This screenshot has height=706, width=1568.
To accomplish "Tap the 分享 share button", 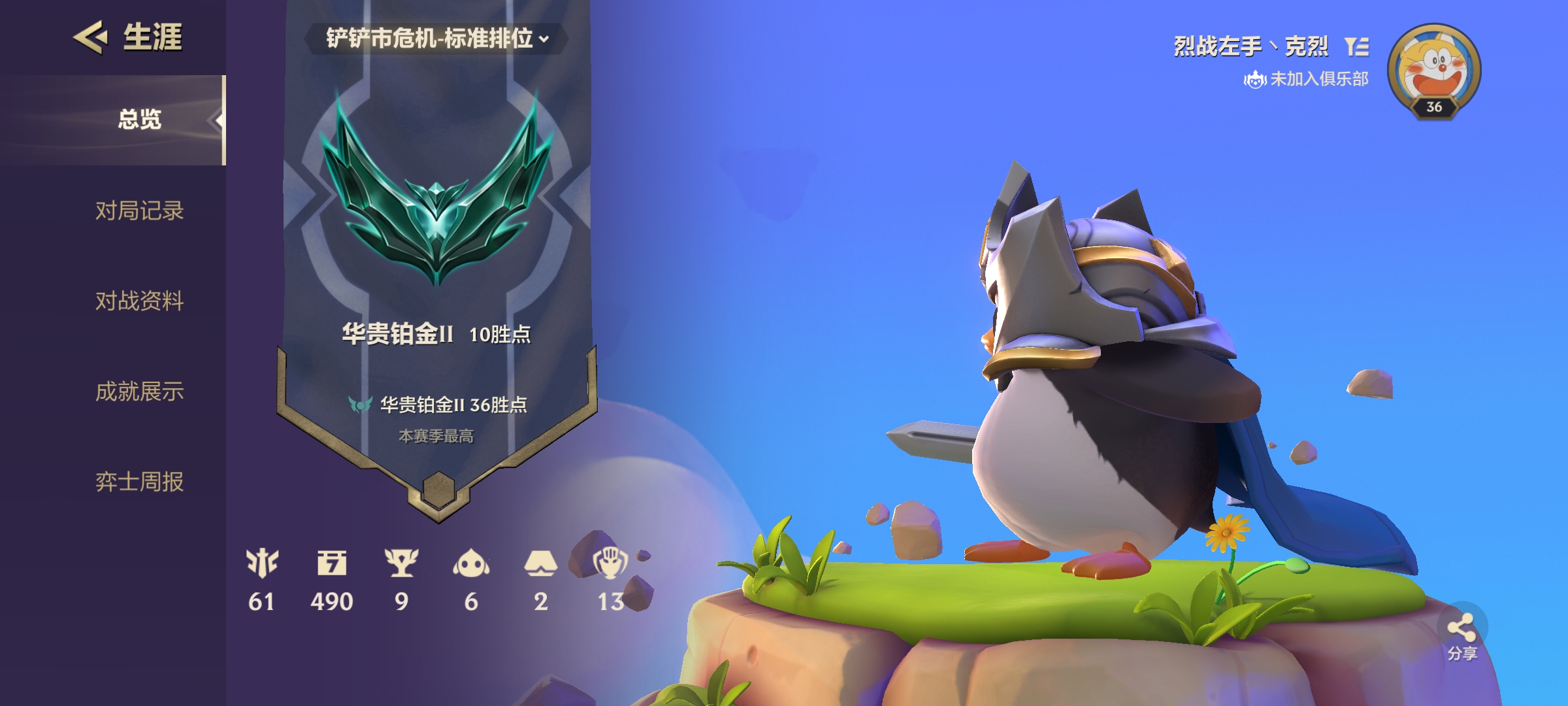I will coord(1462,635).
